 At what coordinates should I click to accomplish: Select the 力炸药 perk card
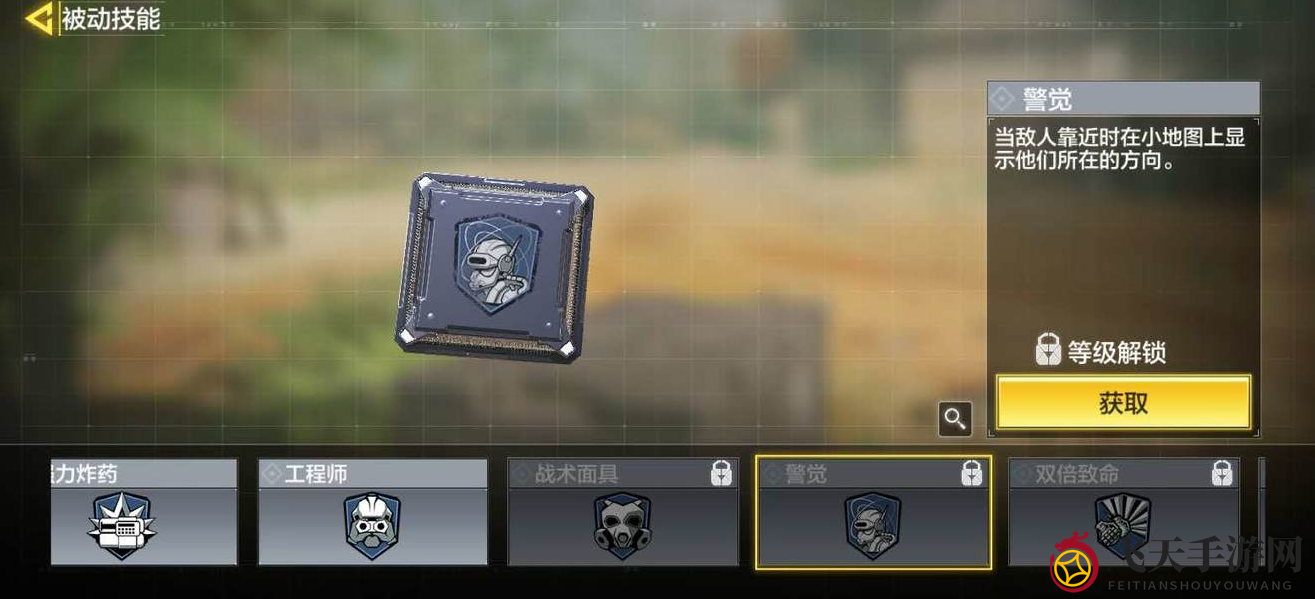pyautogui.click(x=144, y=513)
